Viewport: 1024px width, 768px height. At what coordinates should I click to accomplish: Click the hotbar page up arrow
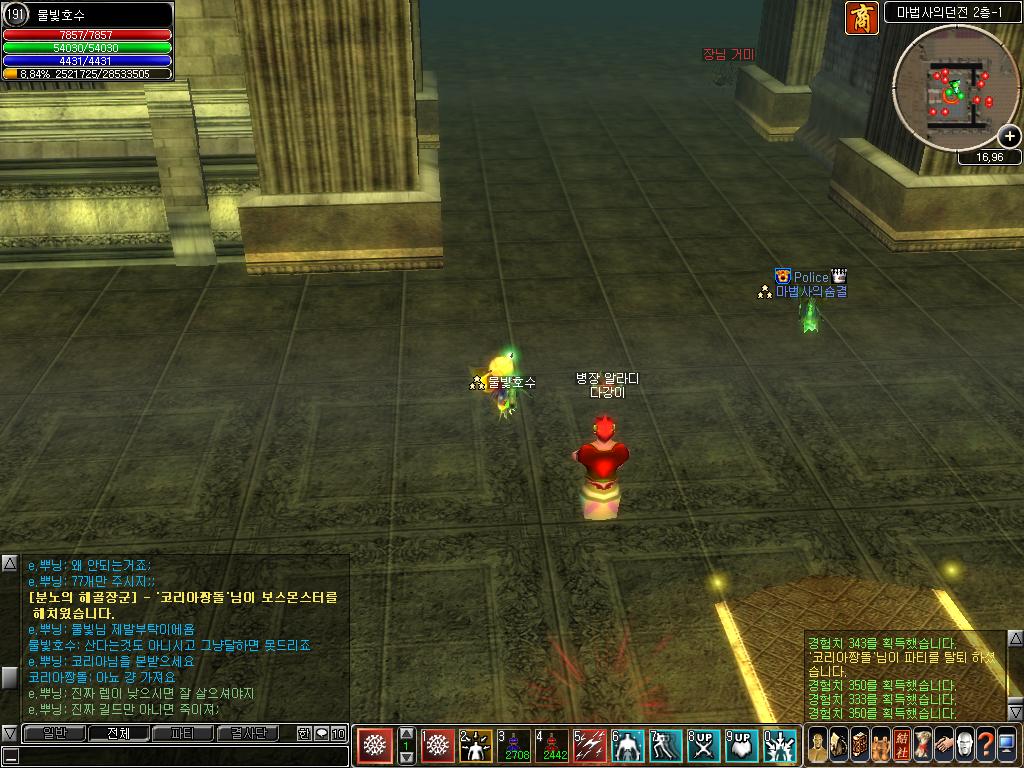[406, 732]
